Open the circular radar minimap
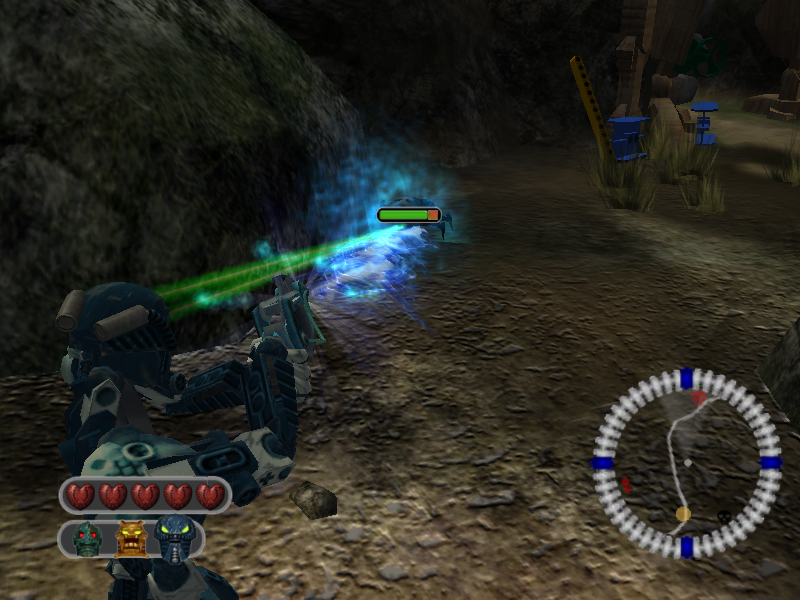 point(686,463)
